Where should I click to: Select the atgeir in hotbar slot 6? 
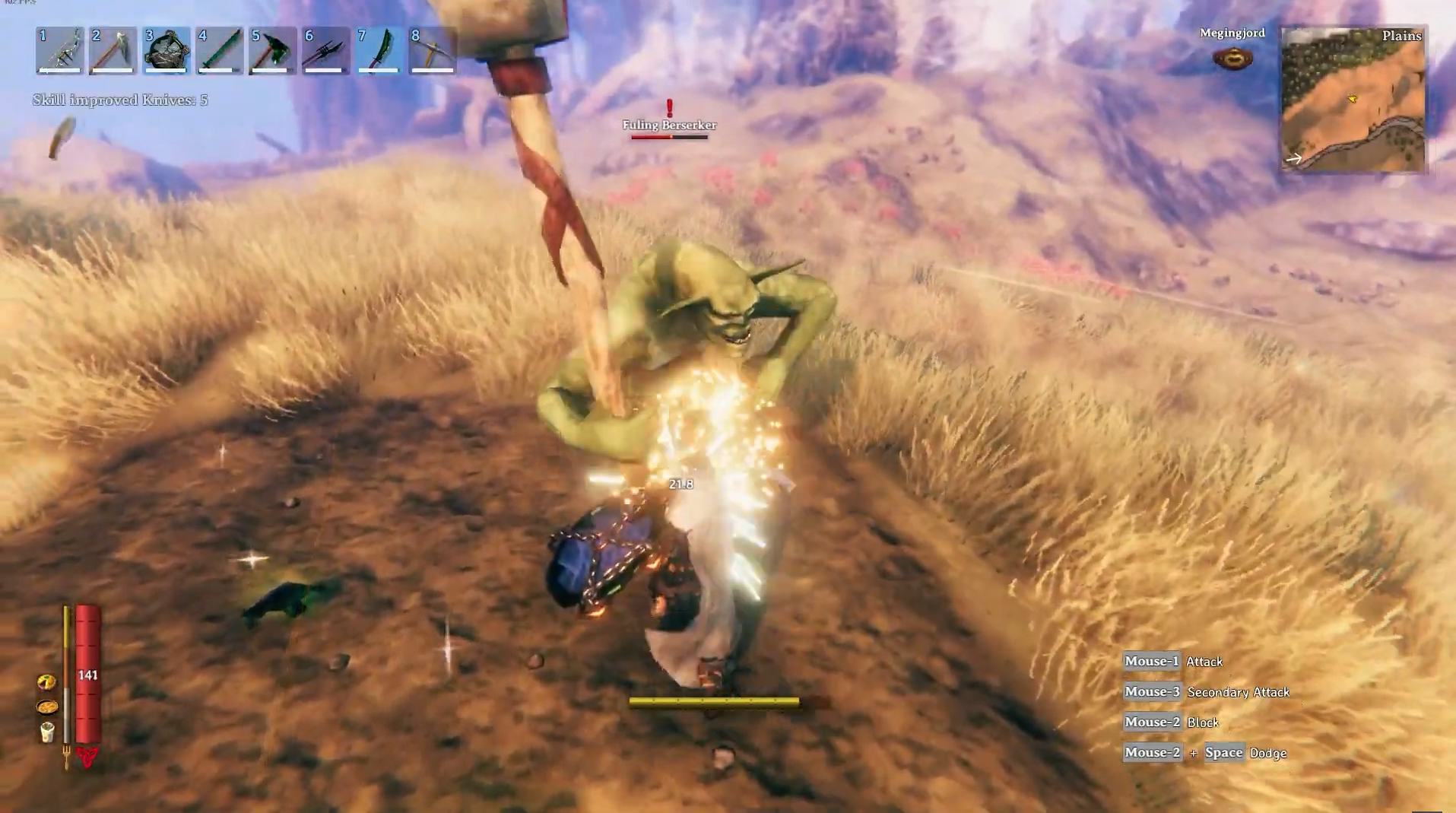click(x=325, y=51)
